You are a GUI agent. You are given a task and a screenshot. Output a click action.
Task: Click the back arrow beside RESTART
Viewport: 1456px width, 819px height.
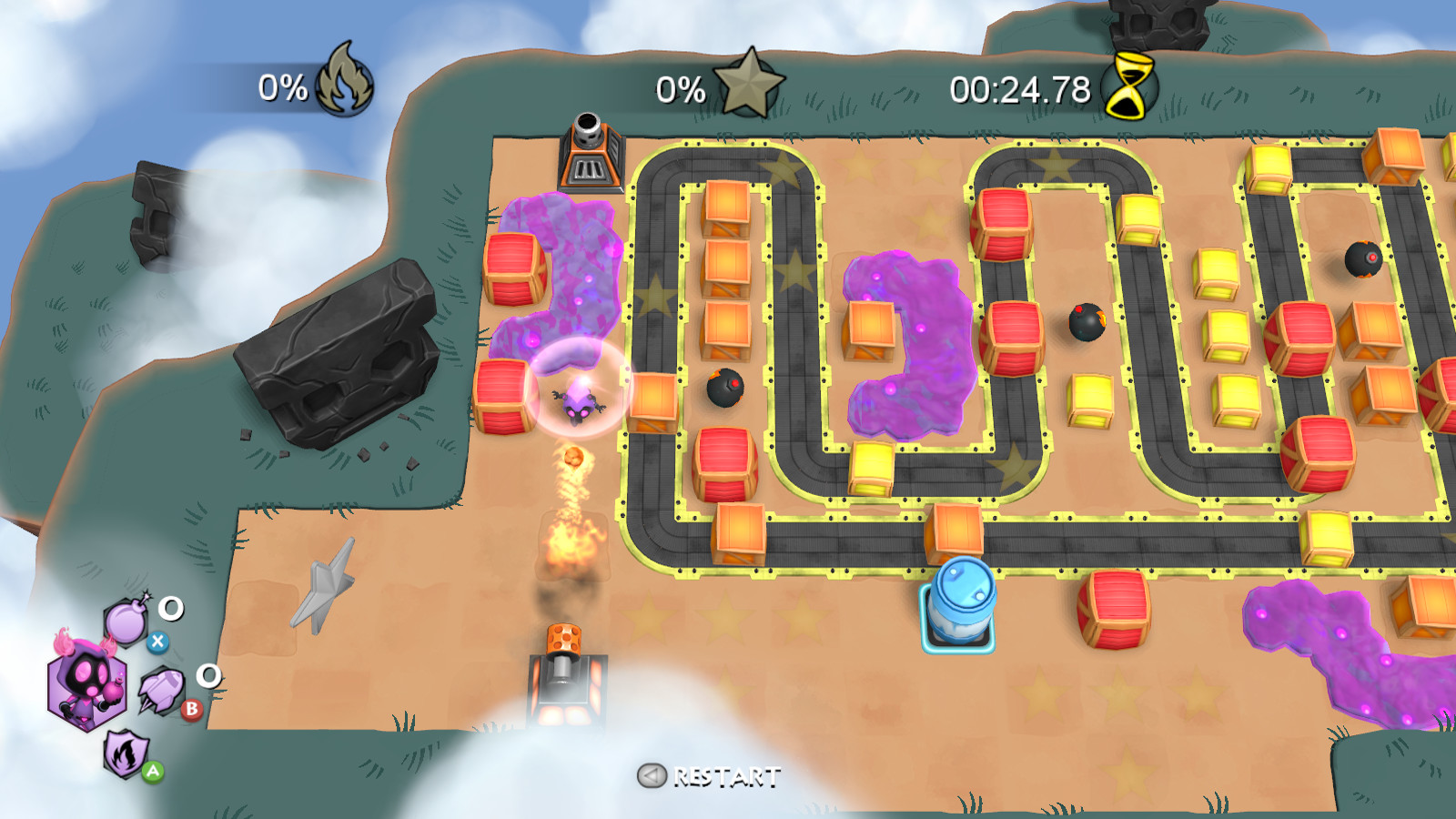652,775
